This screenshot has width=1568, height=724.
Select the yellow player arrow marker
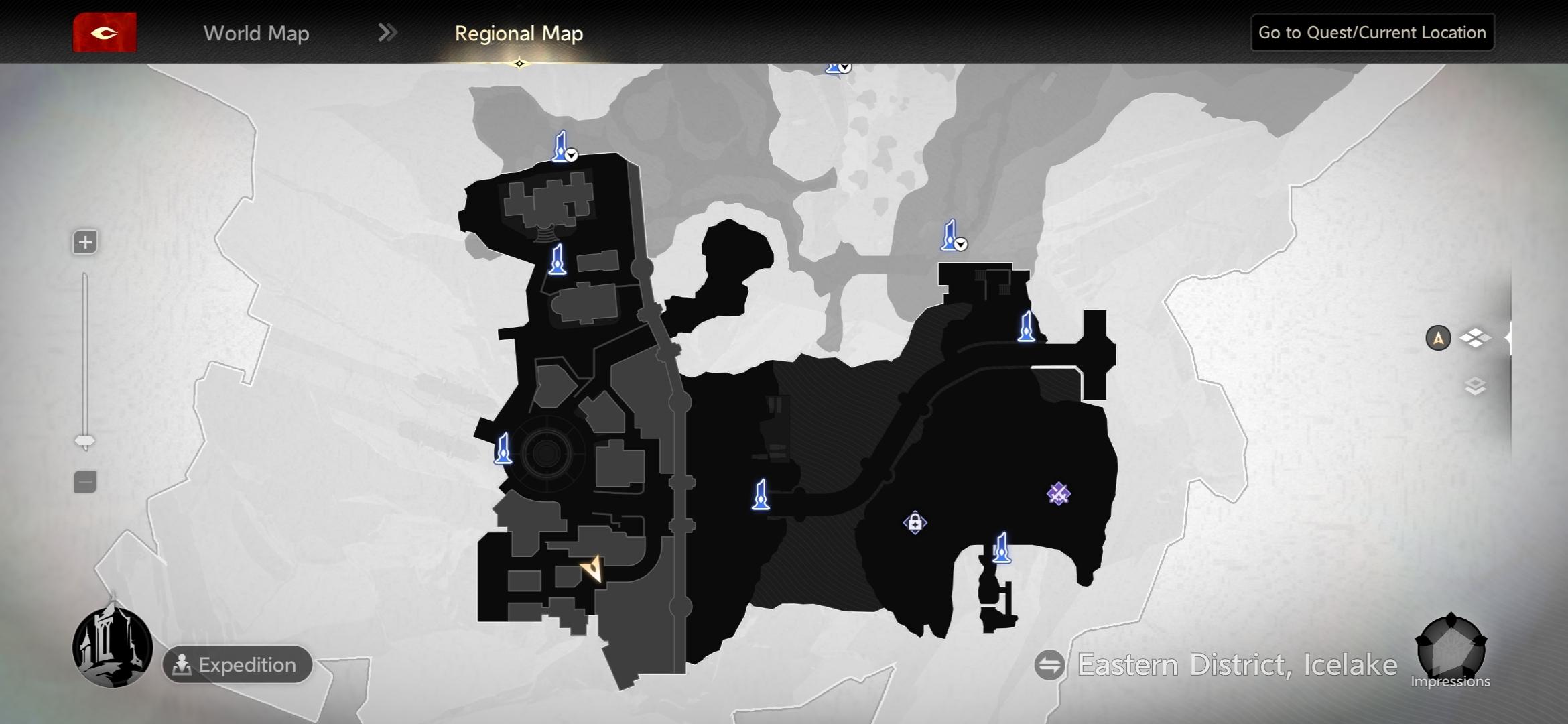point(592,569)
